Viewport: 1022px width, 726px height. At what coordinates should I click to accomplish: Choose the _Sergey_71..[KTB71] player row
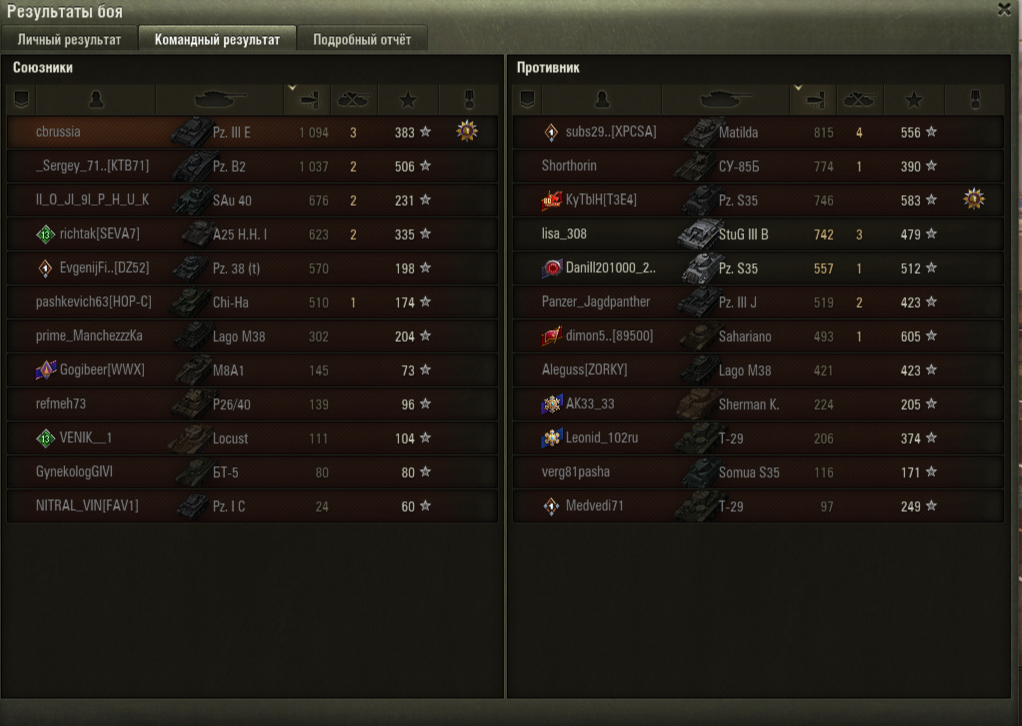92,166
